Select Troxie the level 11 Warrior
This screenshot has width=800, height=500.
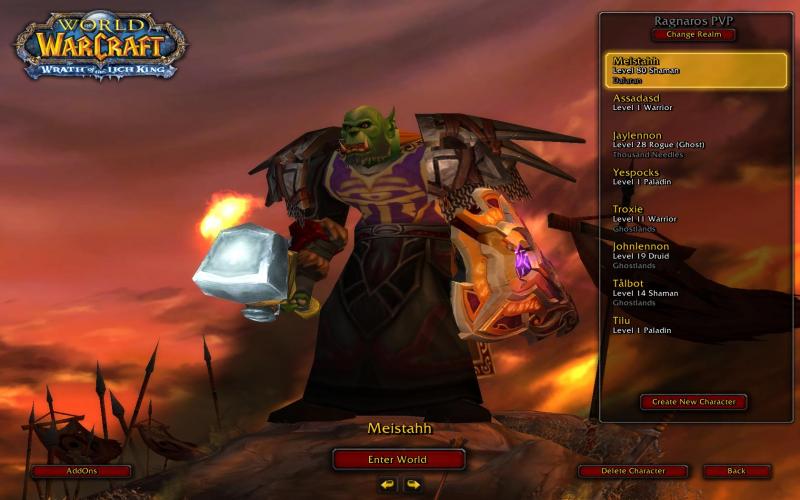(x=695, y=217)
